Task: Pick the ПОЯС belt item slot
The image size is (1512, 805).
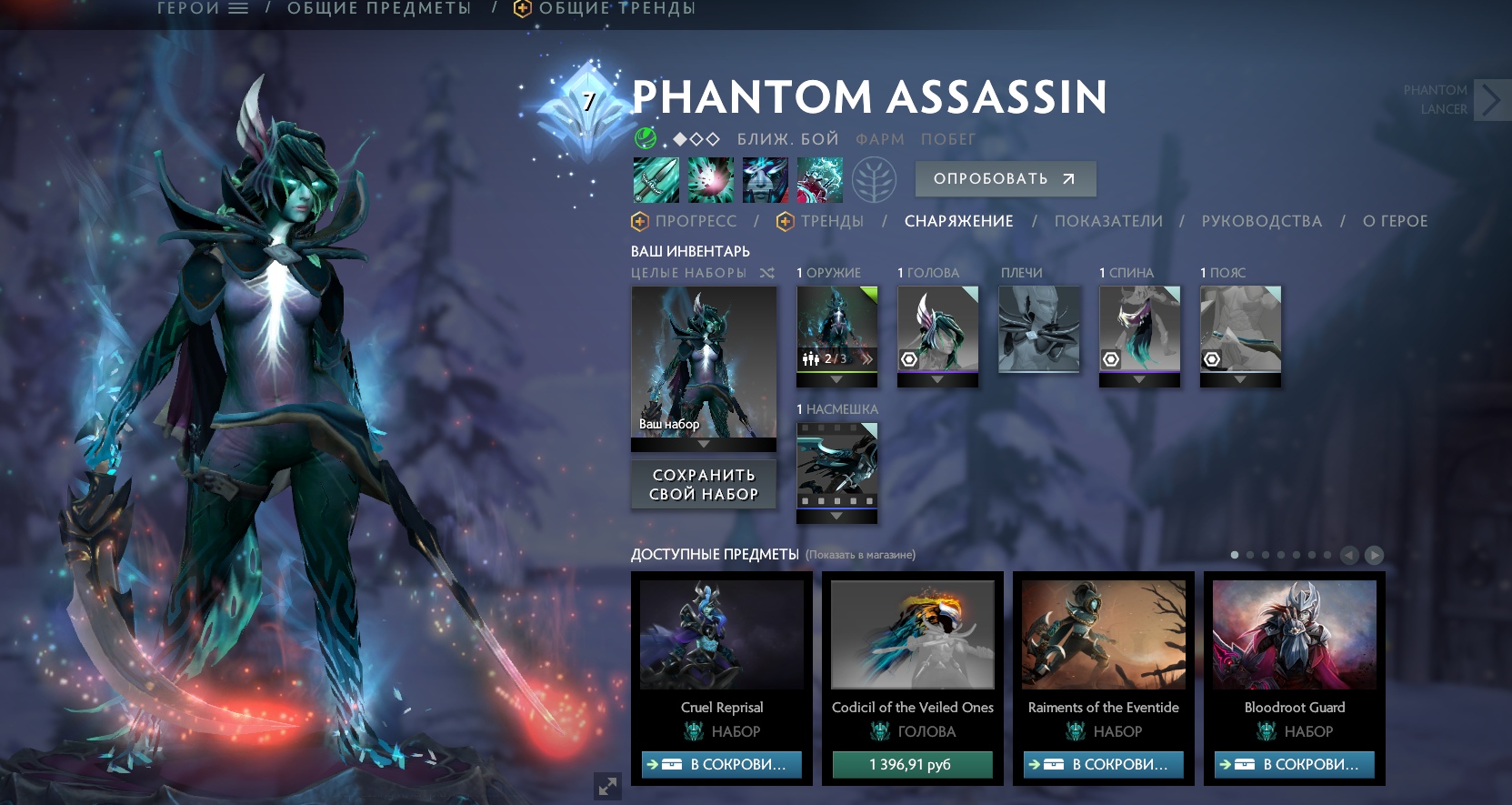Action: click(1240, 329)
